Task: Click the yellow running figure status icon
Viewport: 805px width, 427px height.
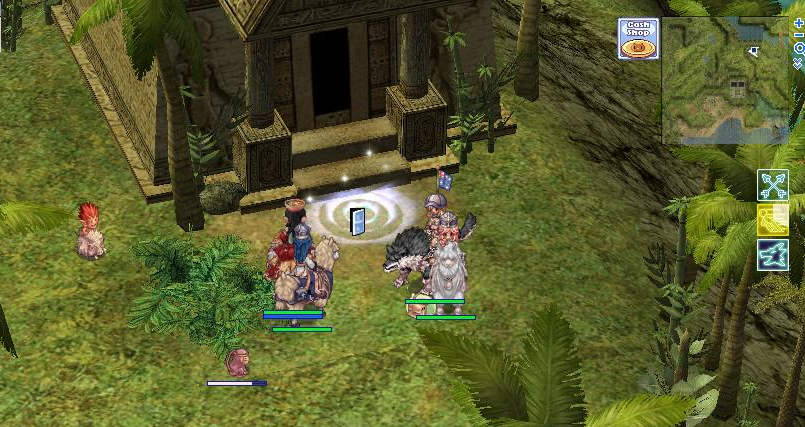Action: pos(773,219)
